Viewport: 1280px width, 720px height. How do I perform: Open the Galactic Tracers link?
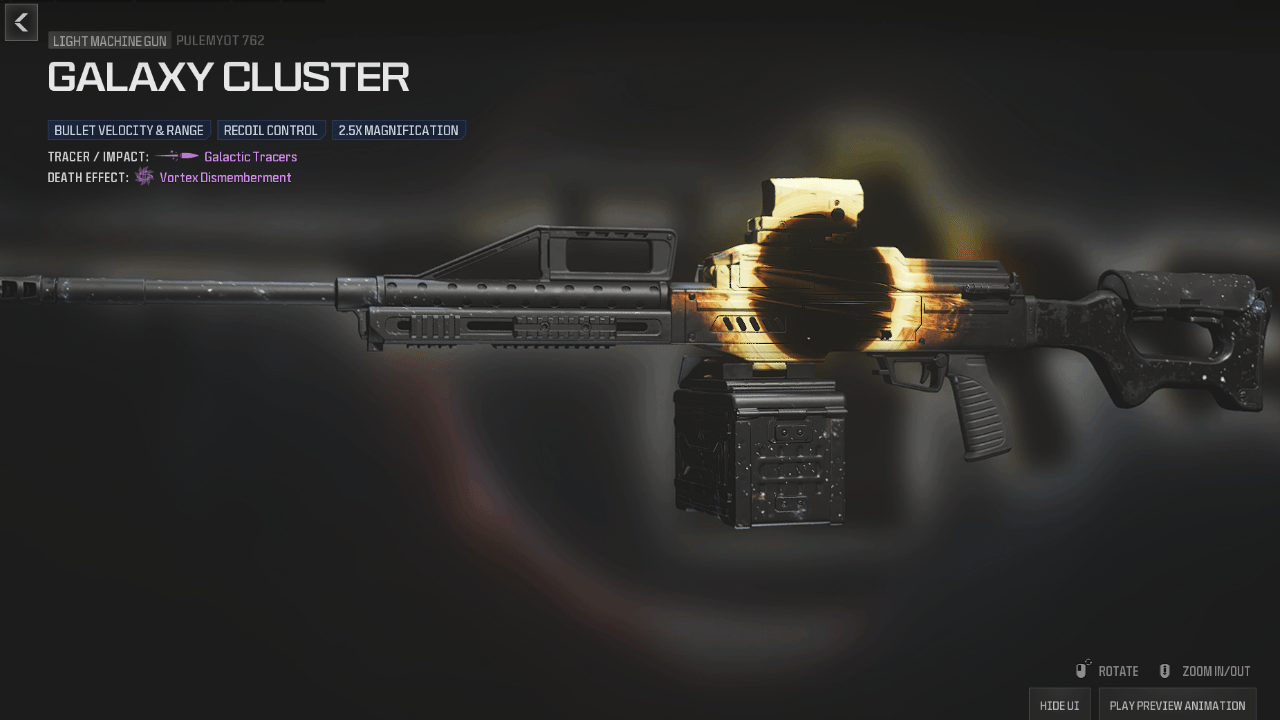coord(249,156)
